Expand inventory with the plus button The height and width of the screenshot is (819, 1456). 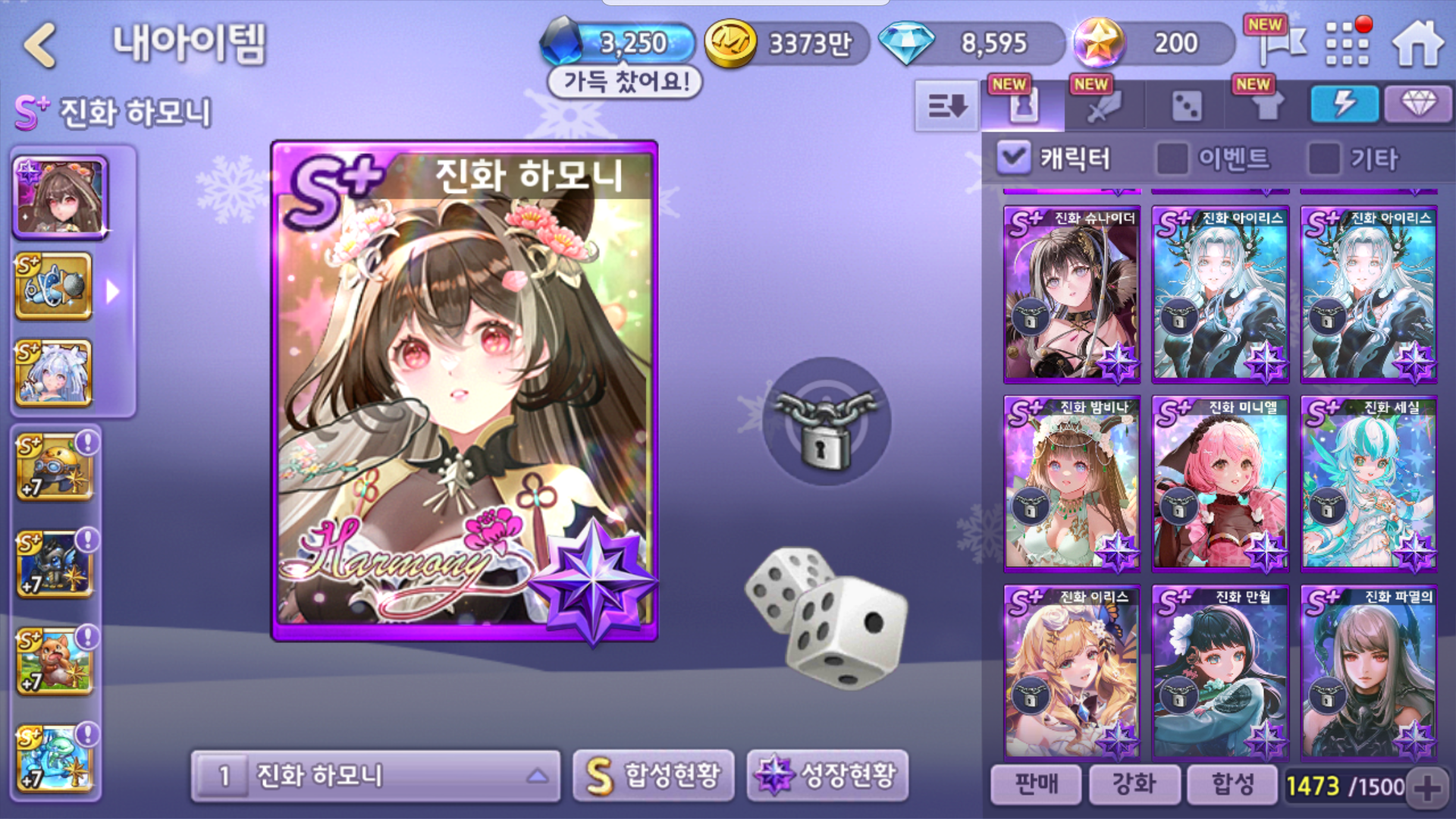1427,787
